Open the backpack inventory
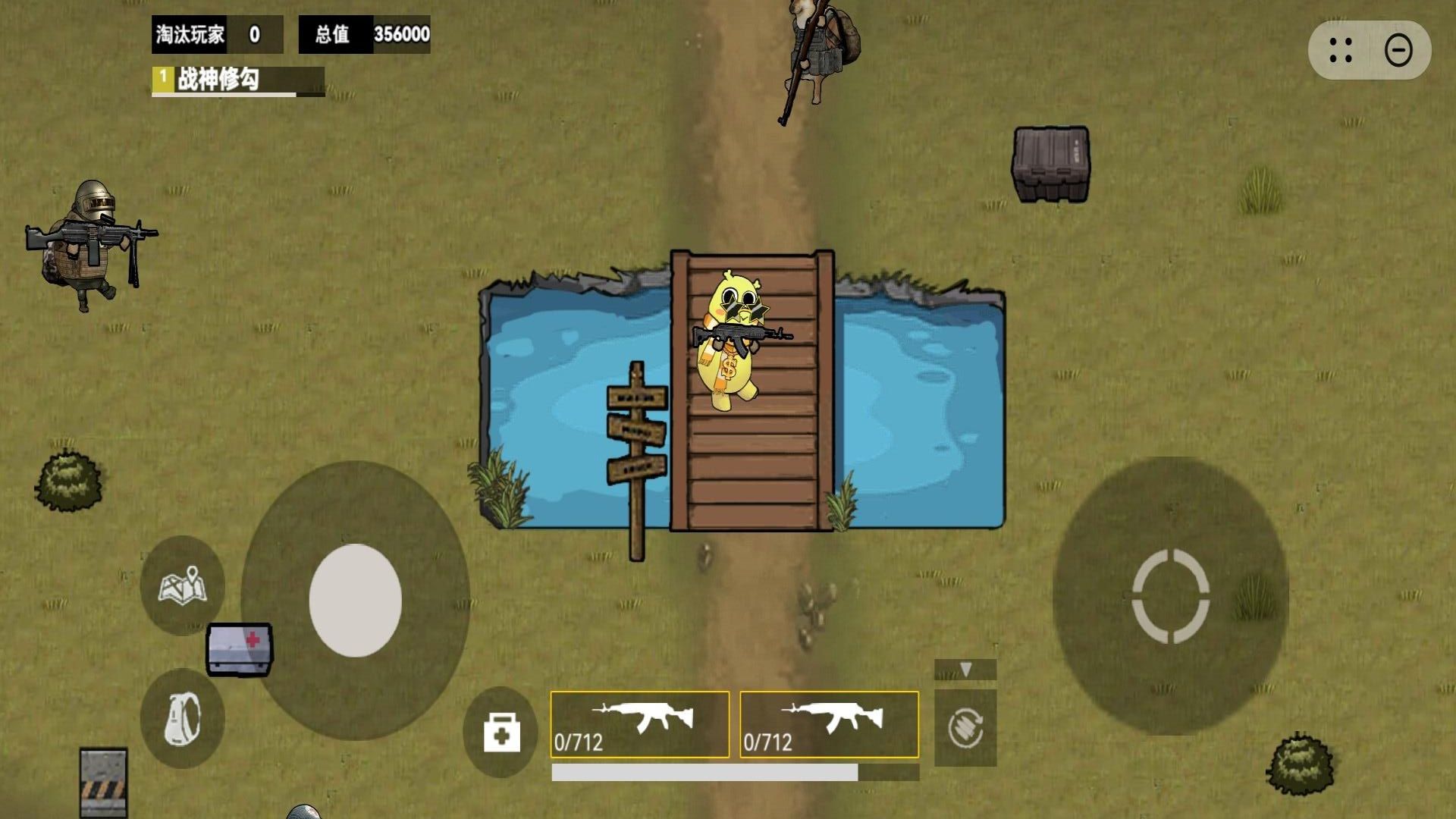The image size is (1456, 819). pos(182,718)
